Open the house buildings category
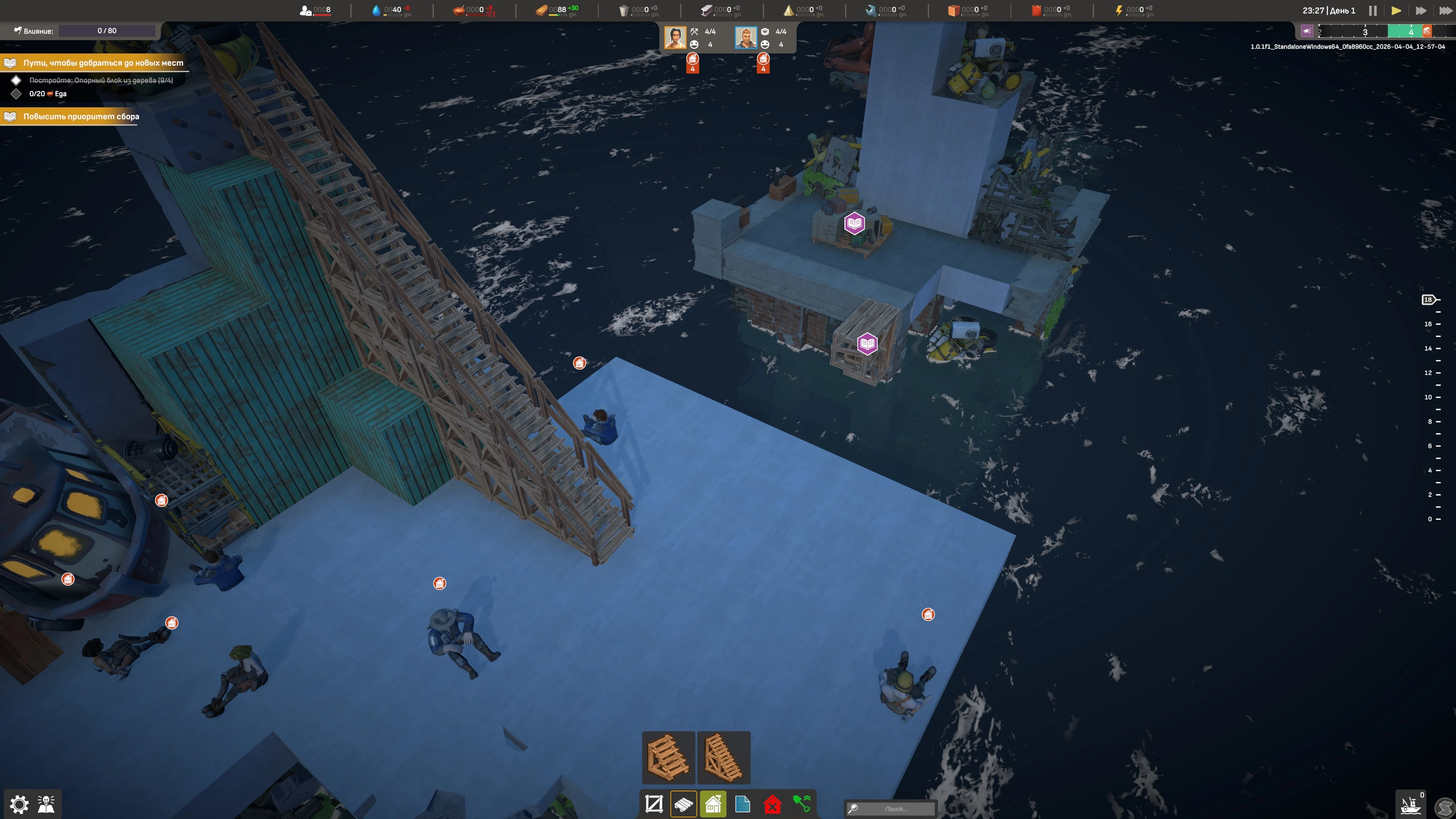1456x819 pixels. tap(713, 804)
